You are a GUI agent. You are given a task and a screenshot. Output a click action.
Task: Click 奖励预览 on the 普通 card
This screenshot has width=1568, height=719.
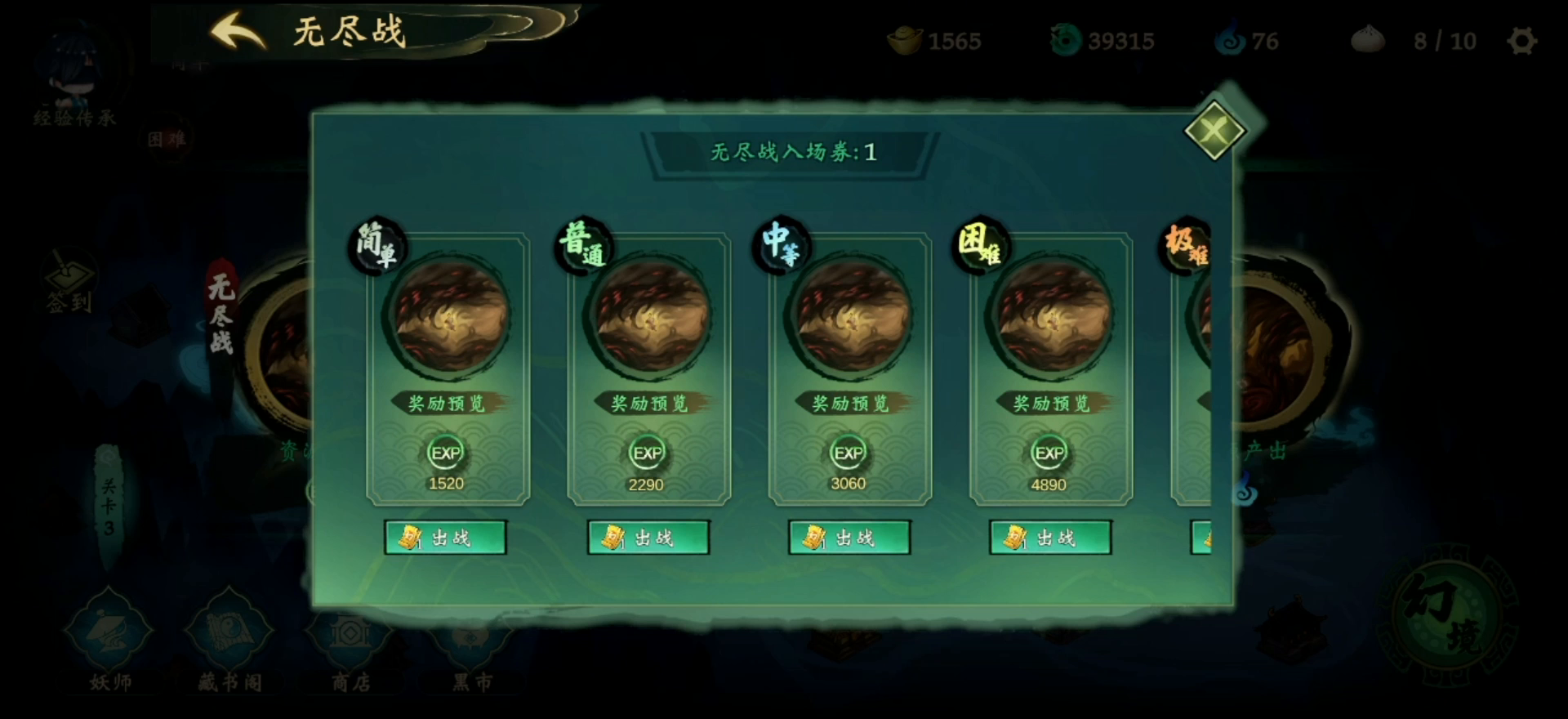click(x=648, y=402)
